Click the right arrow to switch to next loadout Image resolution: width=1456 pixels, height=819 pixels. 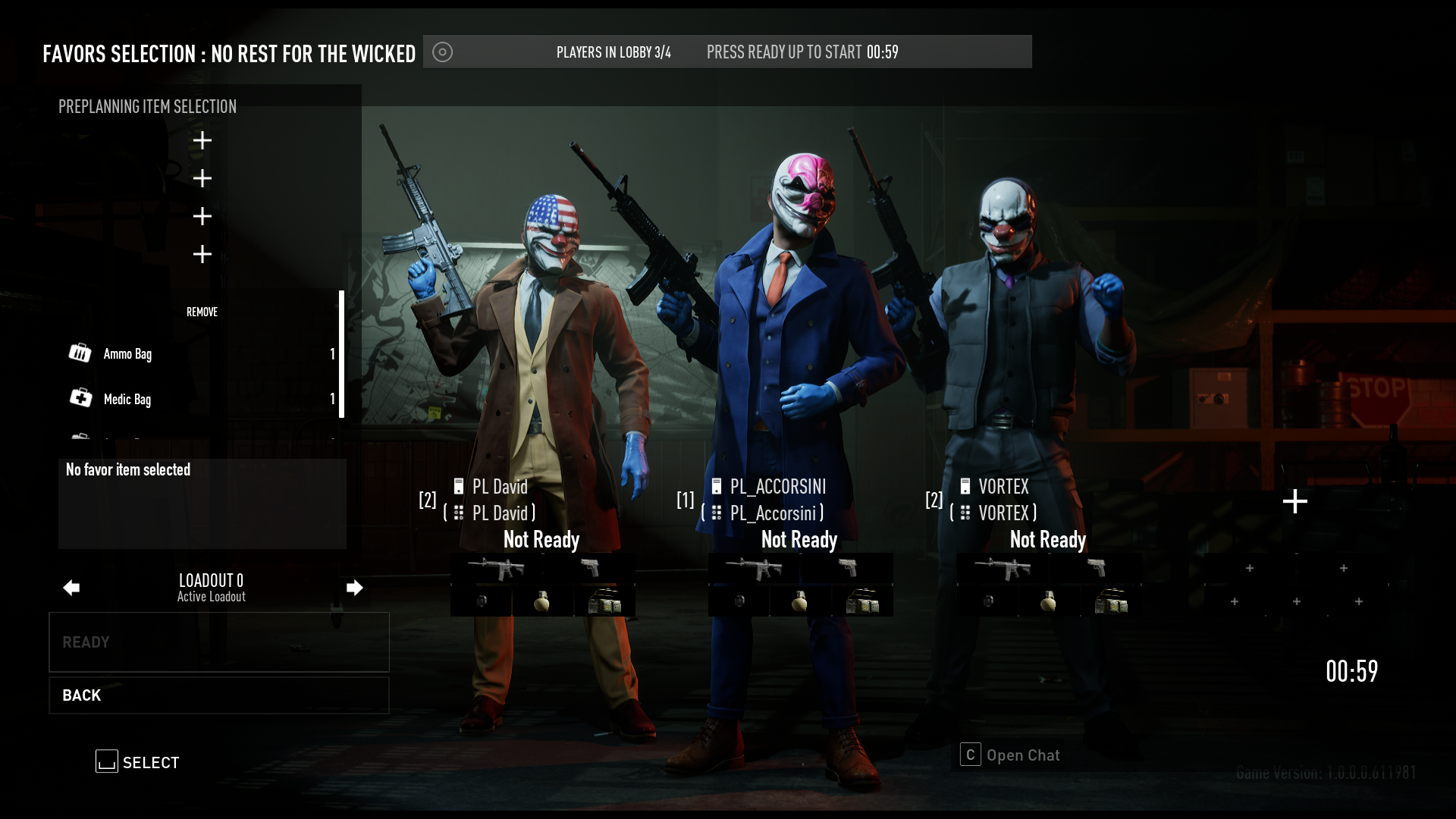pyautogui.click(x=355, y=588)
